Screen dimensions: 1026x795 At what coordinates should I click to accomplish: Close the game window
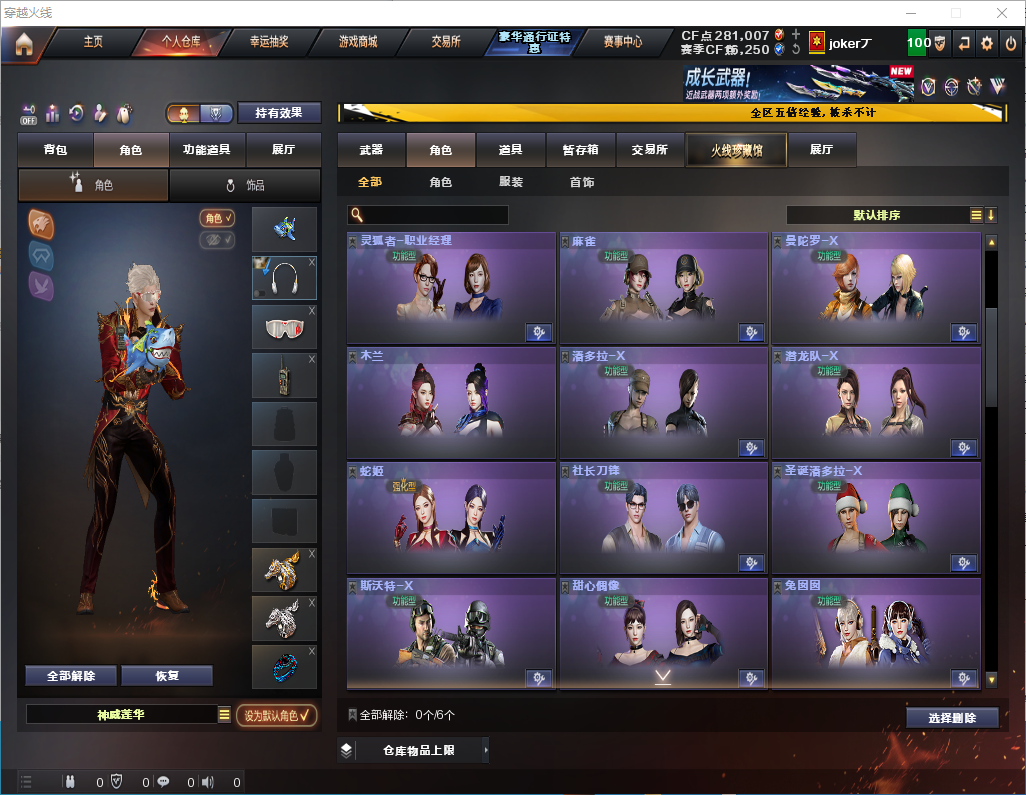[x=1002, y=13]
